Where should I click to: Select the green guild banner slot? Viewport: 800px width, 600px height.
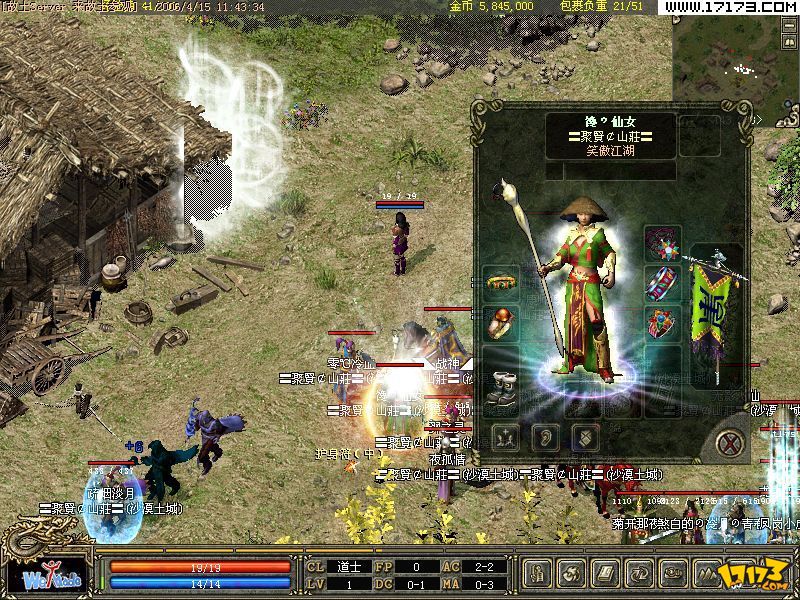coord(716,310)
